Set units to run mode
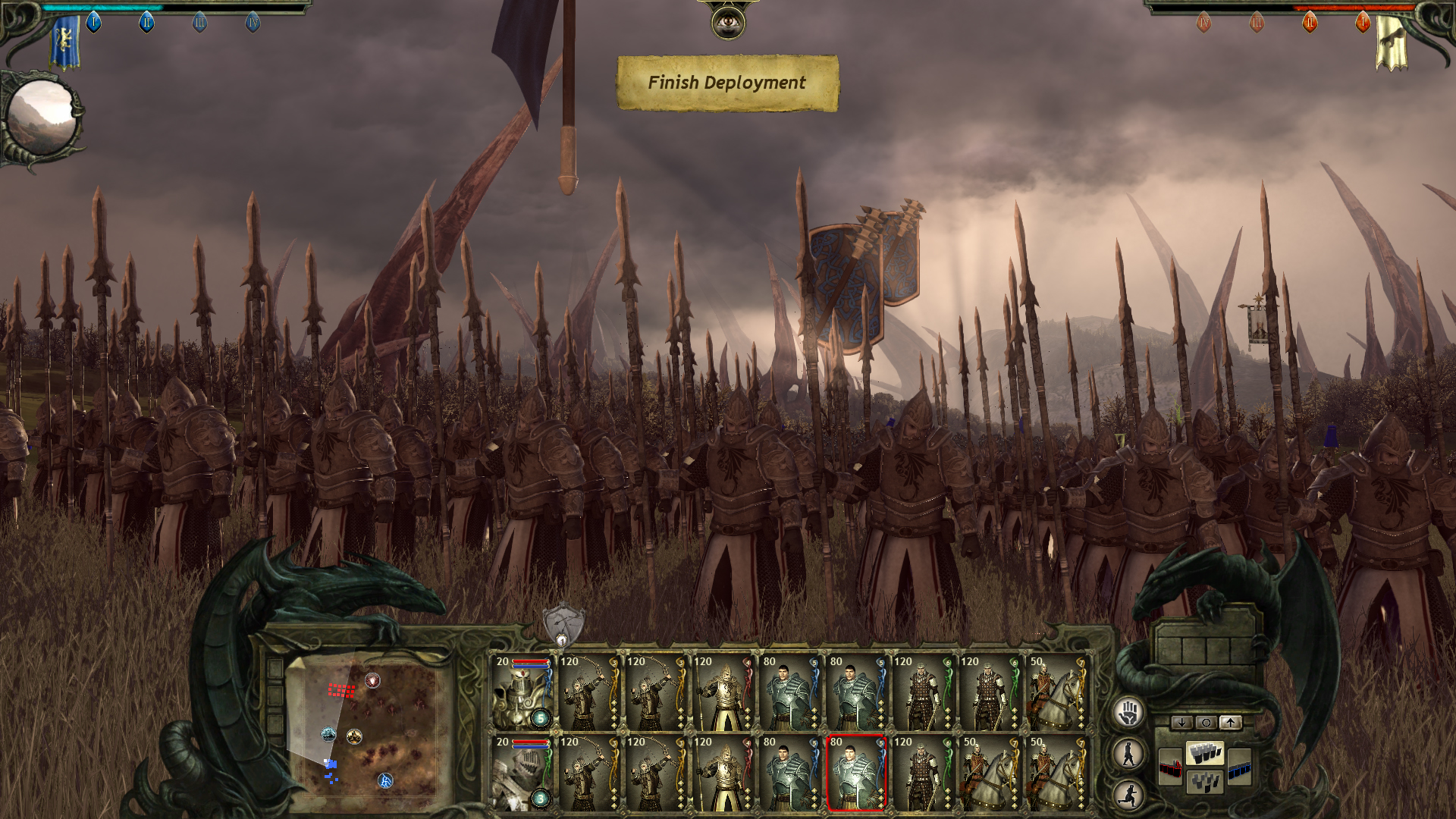Image resolution: width=1456 pixels, height=819 pixels. point(1128,795)
